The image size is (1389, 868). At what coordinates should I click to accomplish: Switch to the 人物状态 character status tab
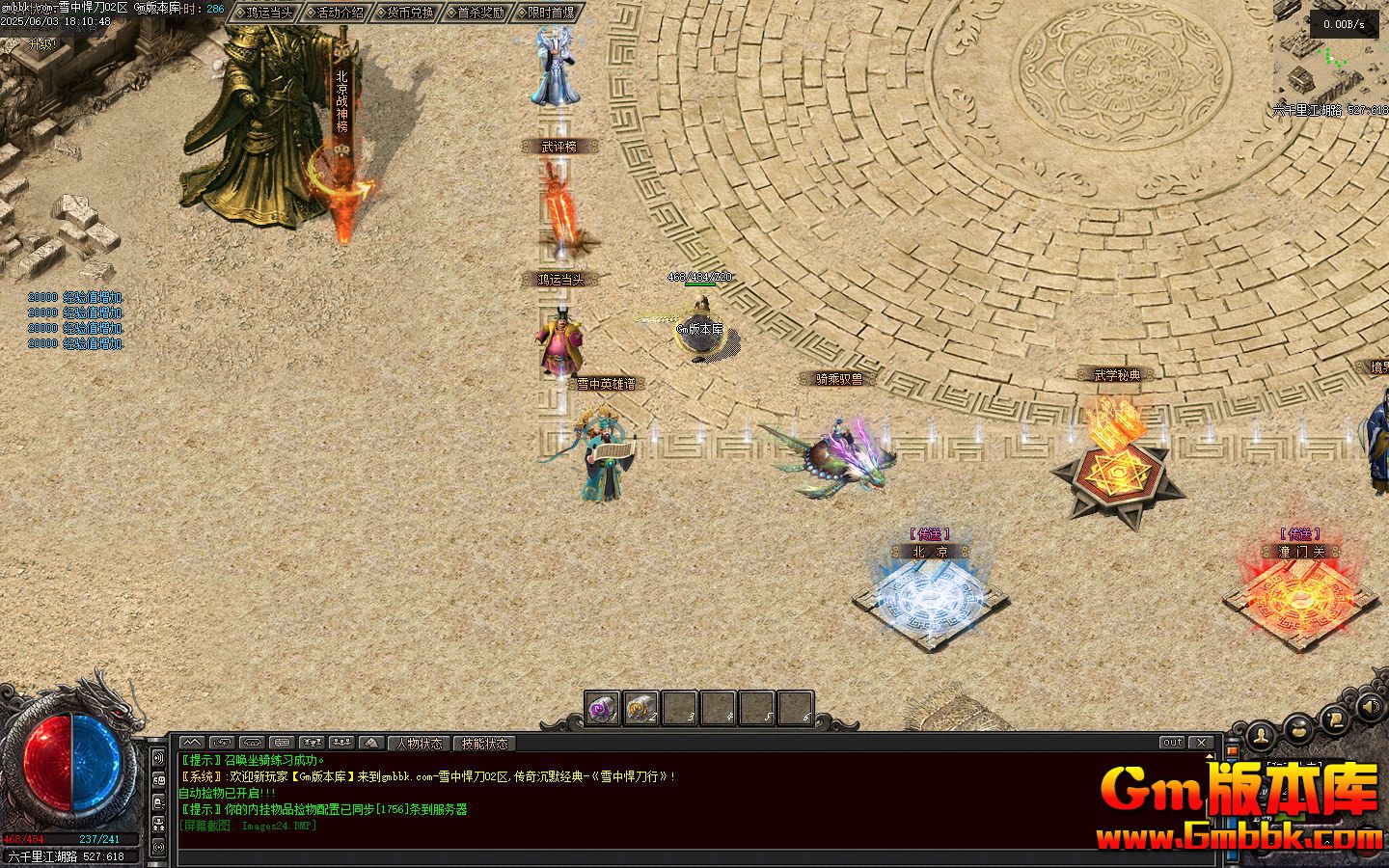pos(419,744)
